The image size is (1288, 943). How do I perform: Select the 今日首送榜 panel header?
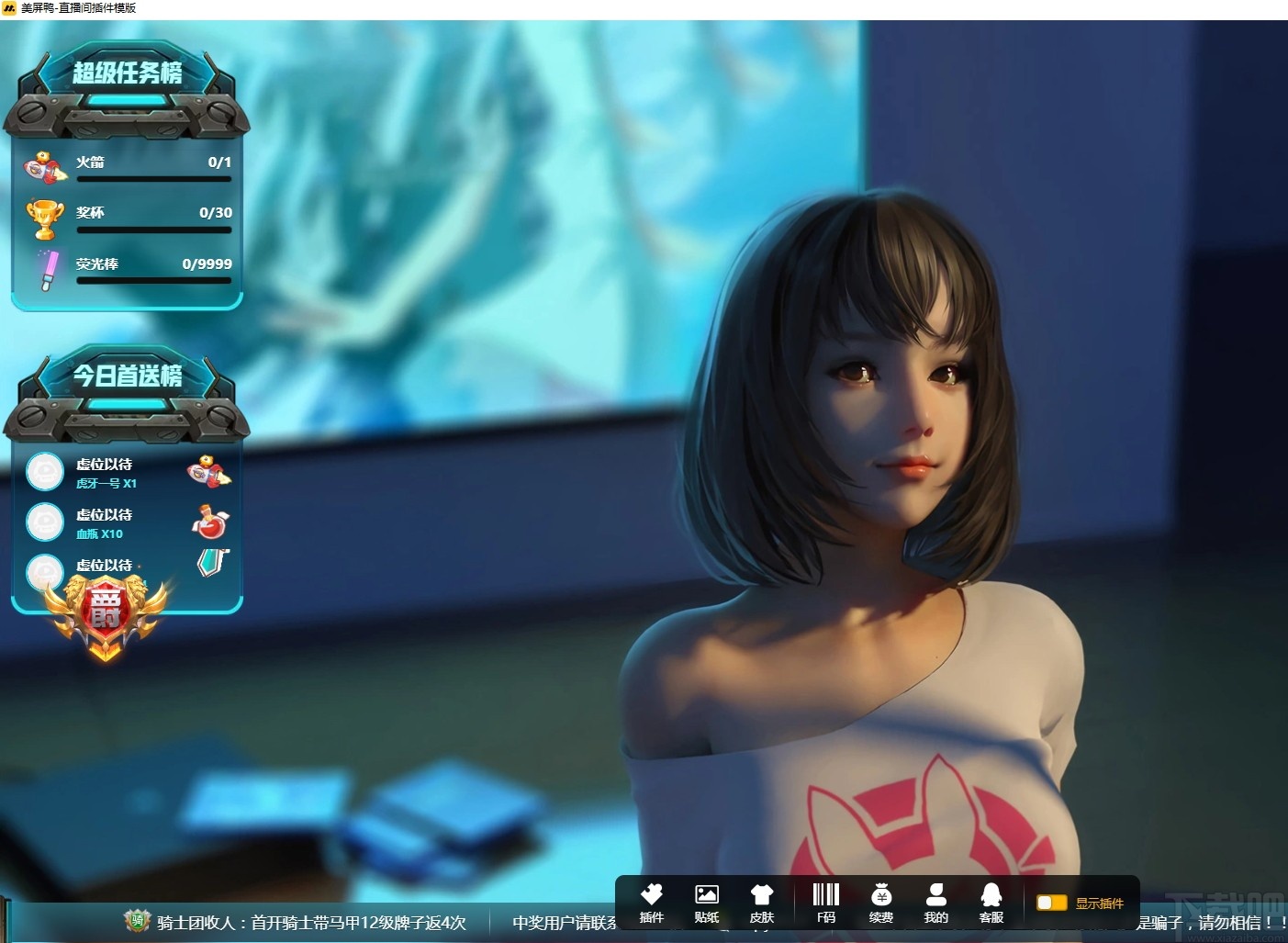coord(127,376)
